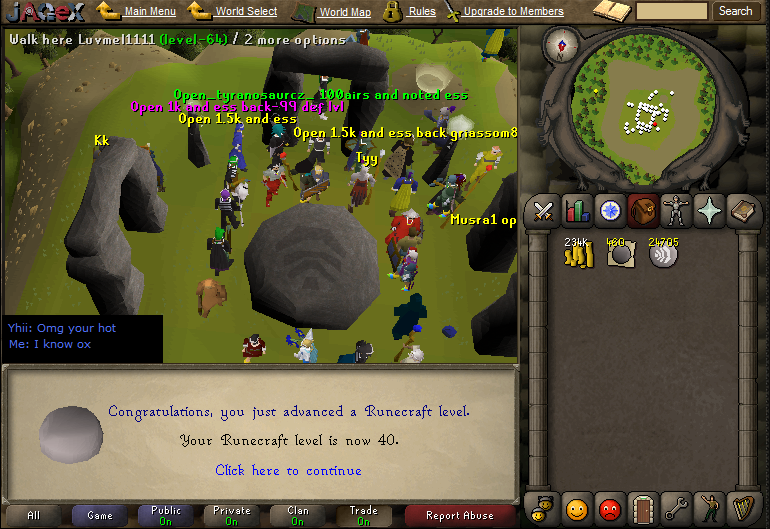Toggle the Public chat filter

166,515
